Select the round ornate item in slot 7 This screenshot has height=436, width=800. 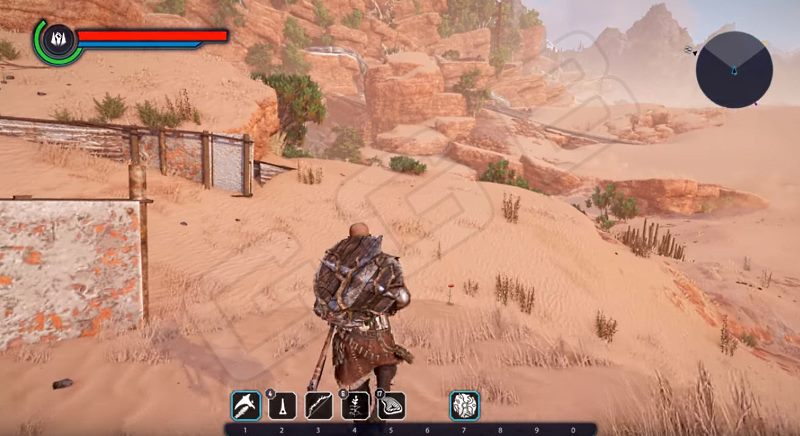pyautogui.click(x=464, y=405)
